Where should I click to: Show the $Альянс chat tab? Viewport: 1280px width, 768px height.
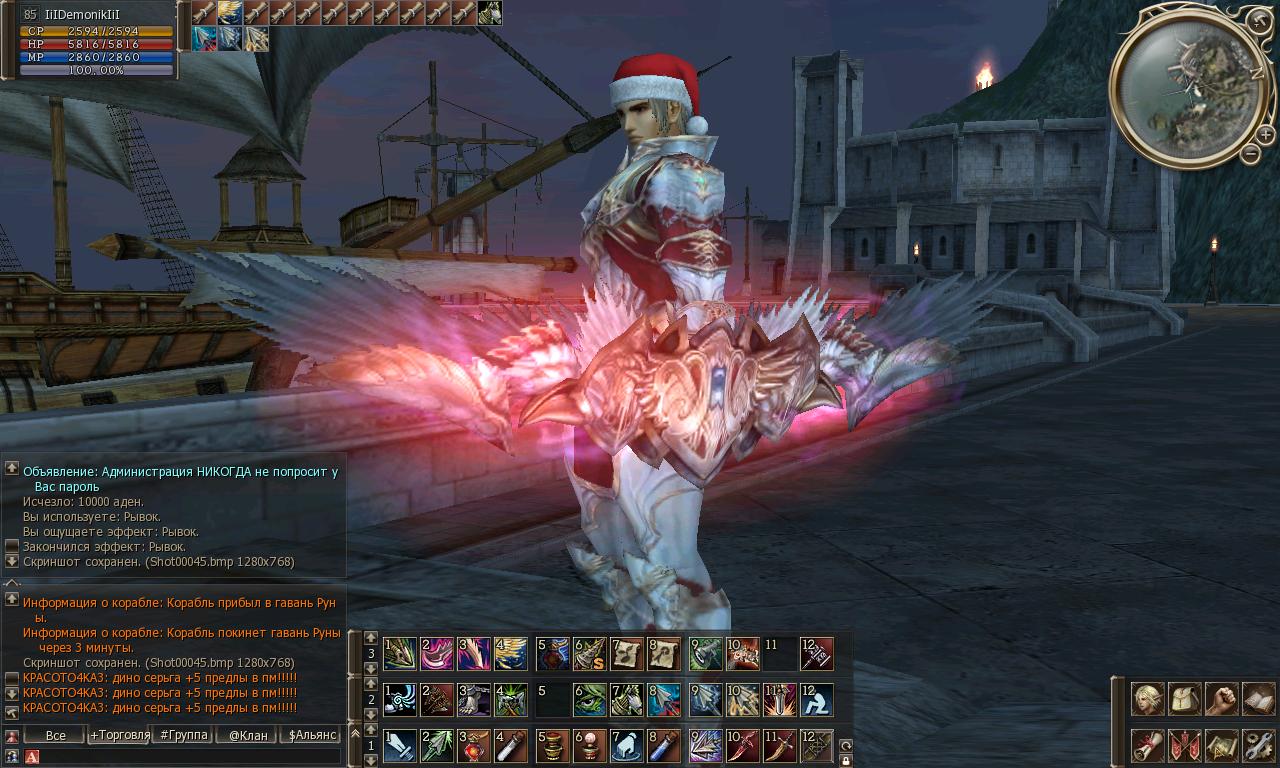pos(311,735)
